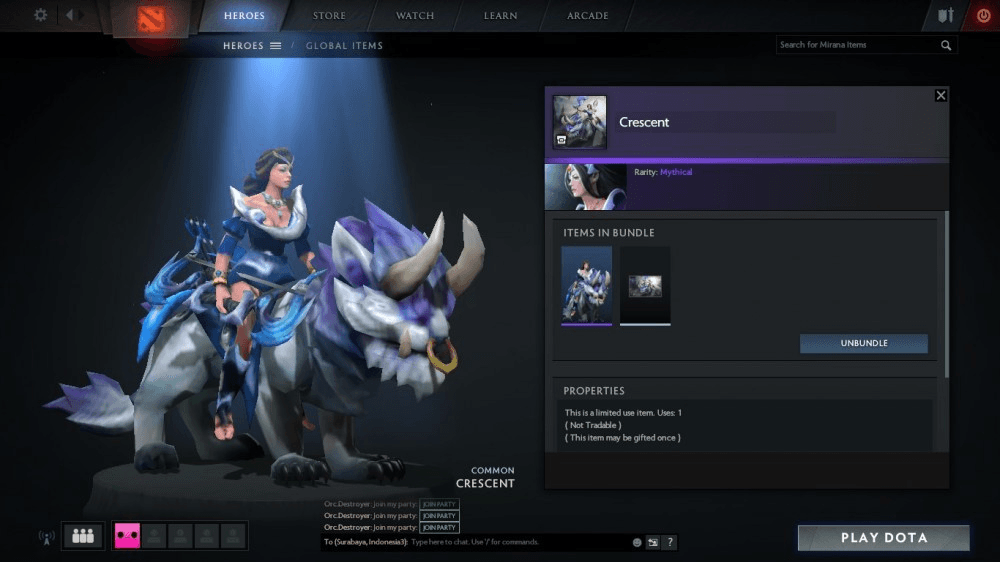Select the Crescent set thumbnail in bundle

586,285
